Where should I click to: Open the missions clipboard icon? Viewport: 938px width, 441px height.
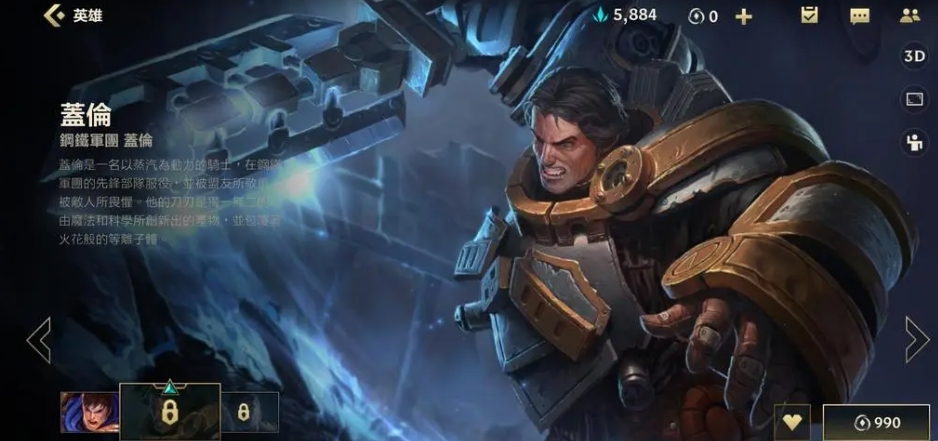pyautogui.click(x=810, y=15)
